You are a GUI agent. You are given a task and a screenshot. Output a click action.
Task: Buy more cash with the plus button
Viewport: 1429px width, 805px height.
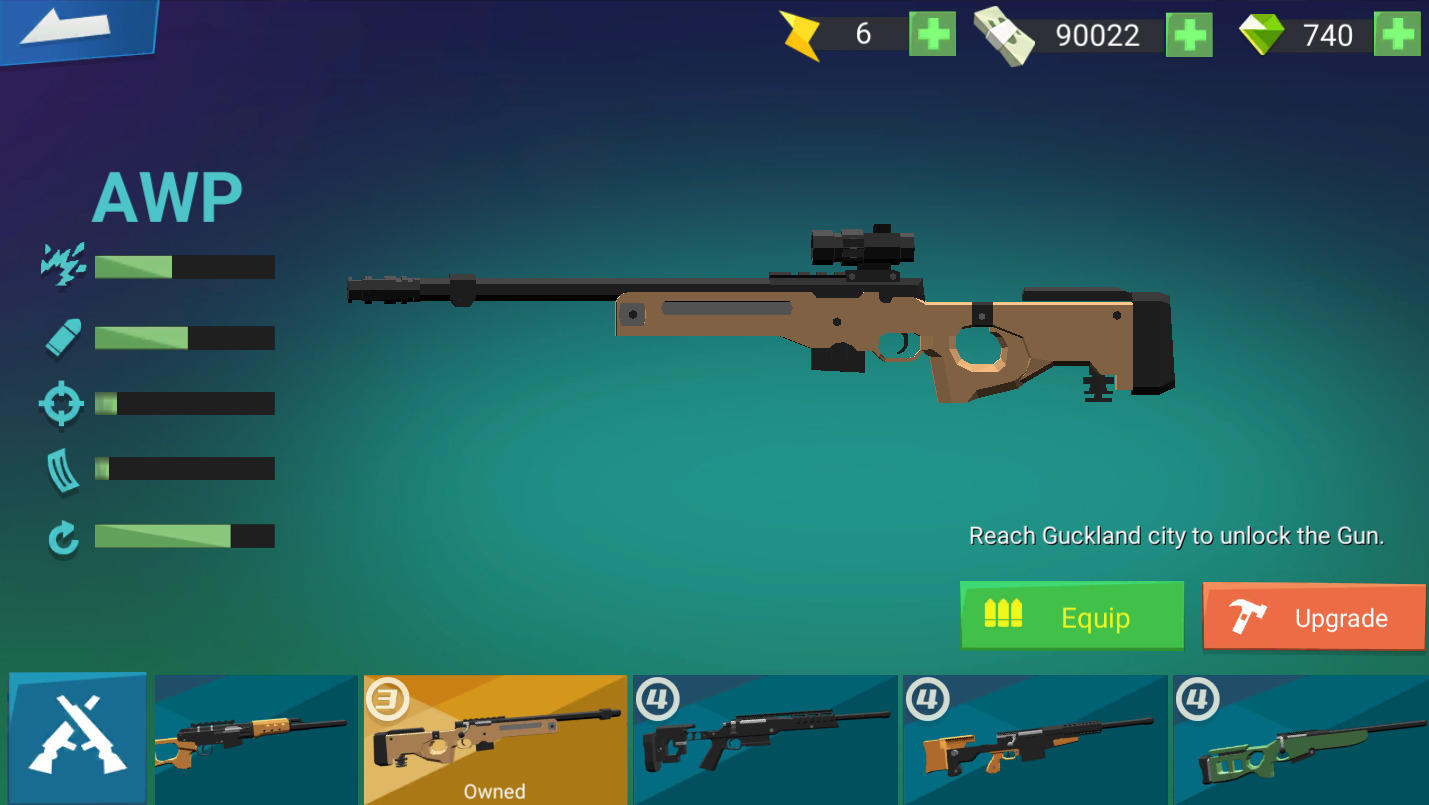[1189, 35]
